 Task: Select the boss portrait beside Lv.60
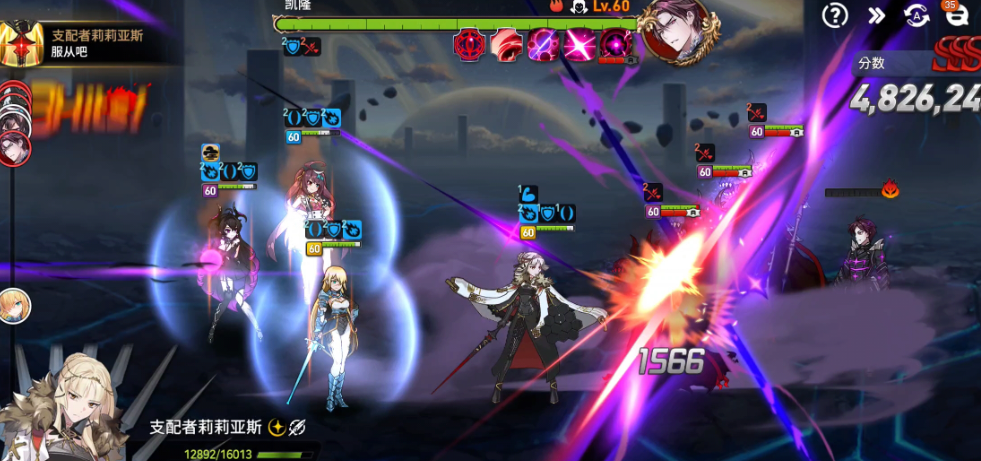pyautogui.click(x=679, y=29)
